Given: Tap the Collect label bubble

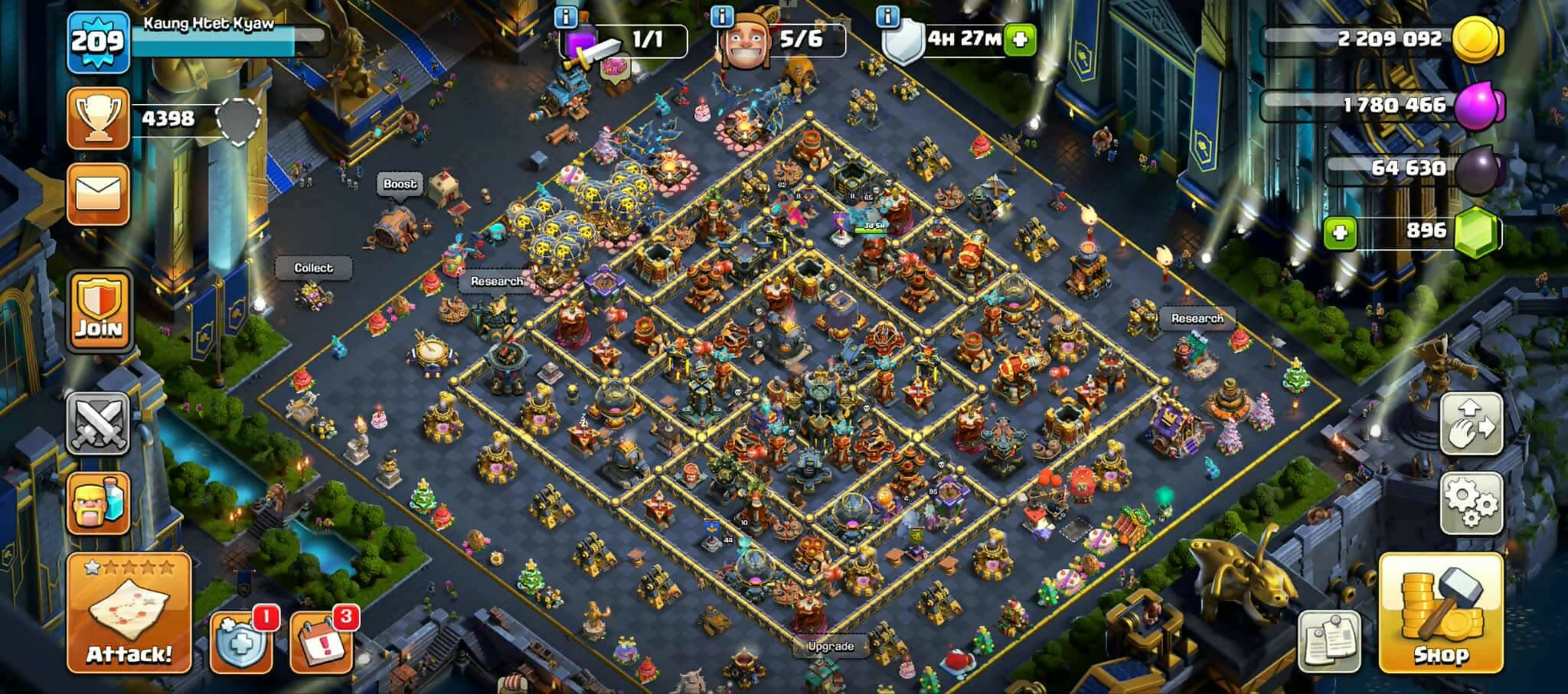Looking at the screenshot, I should point(314,268).
